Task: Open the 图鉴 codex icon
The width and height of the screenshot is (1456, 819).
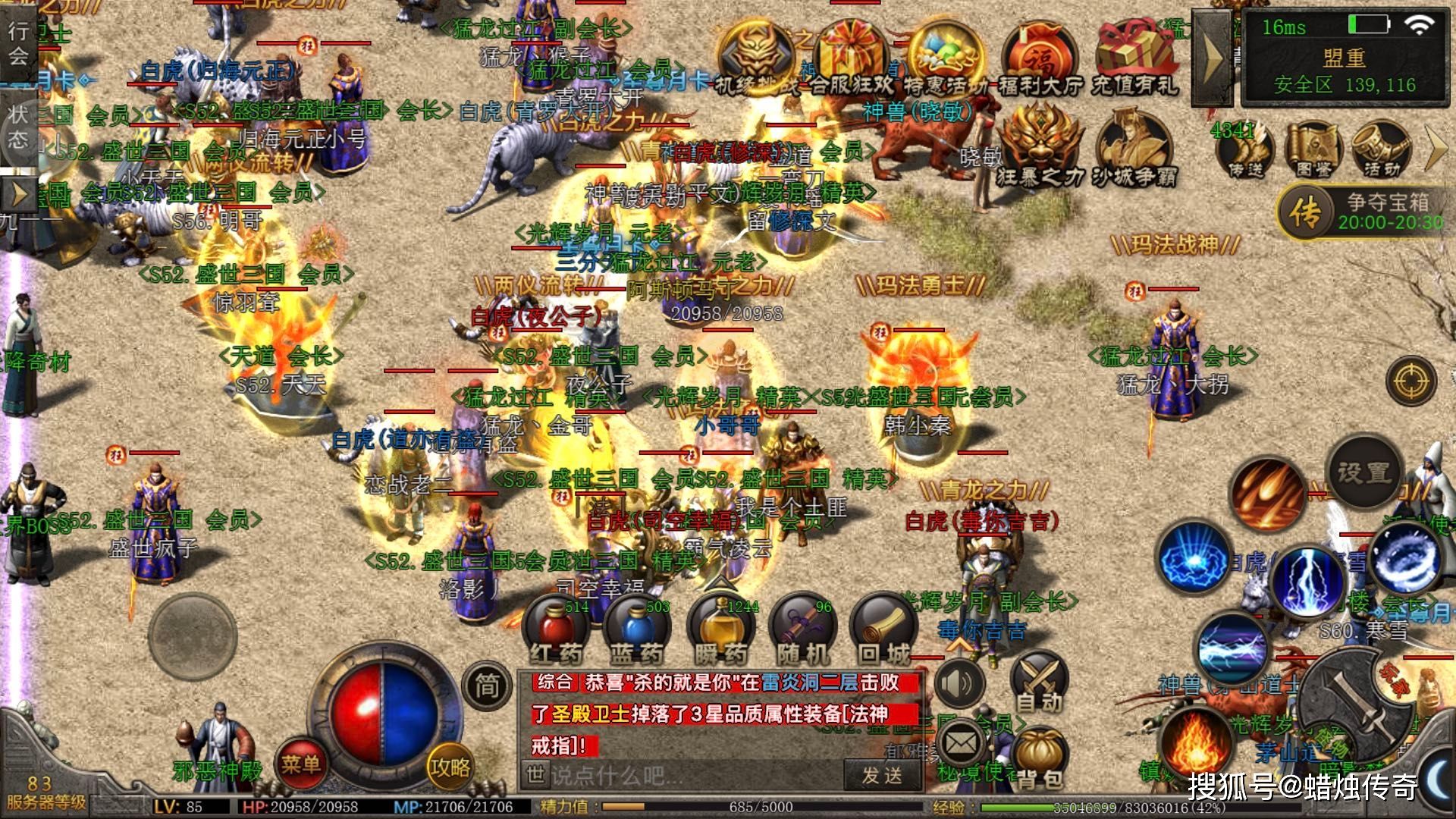Action: point(1314,149)
